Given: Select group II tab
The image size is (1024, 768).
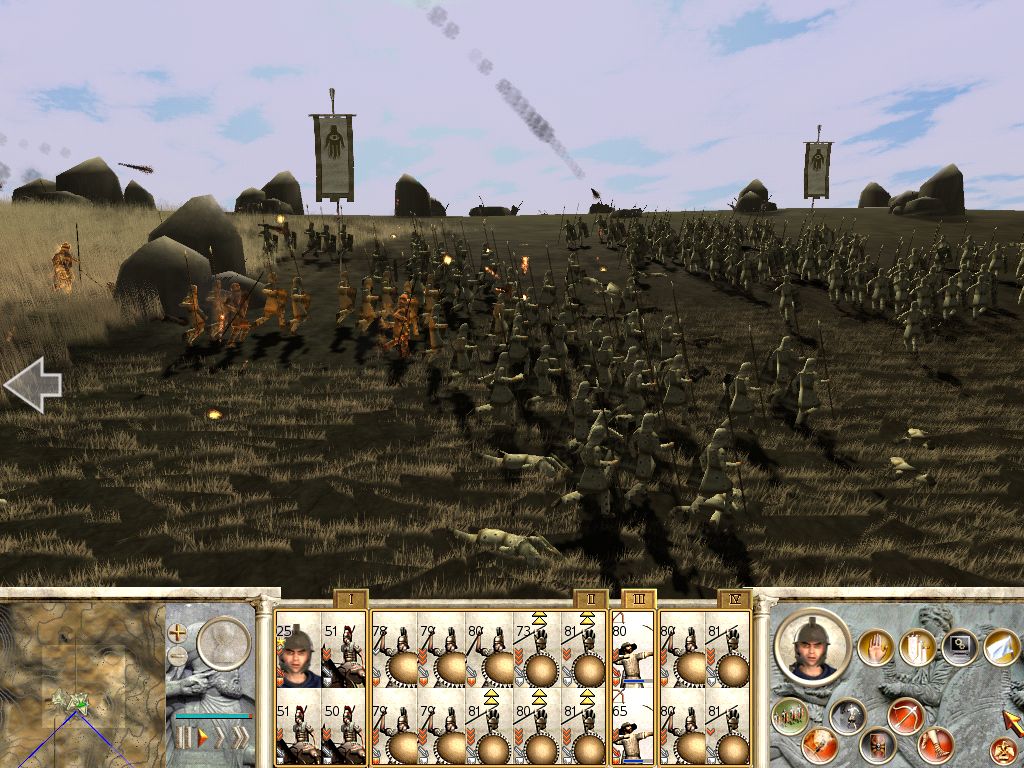Looking at the screenshot, I should pyautogui.click(x=590, y=600).
